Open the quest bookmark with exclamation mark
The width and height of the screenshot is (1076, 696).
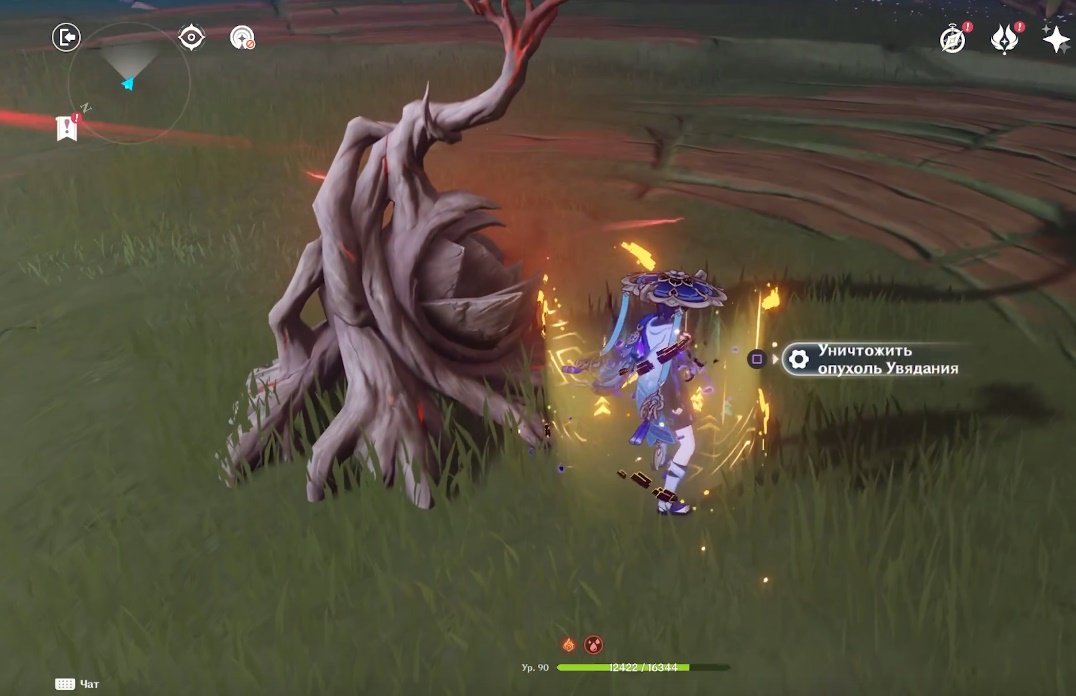pyautogui.click(x=67, y=127)
